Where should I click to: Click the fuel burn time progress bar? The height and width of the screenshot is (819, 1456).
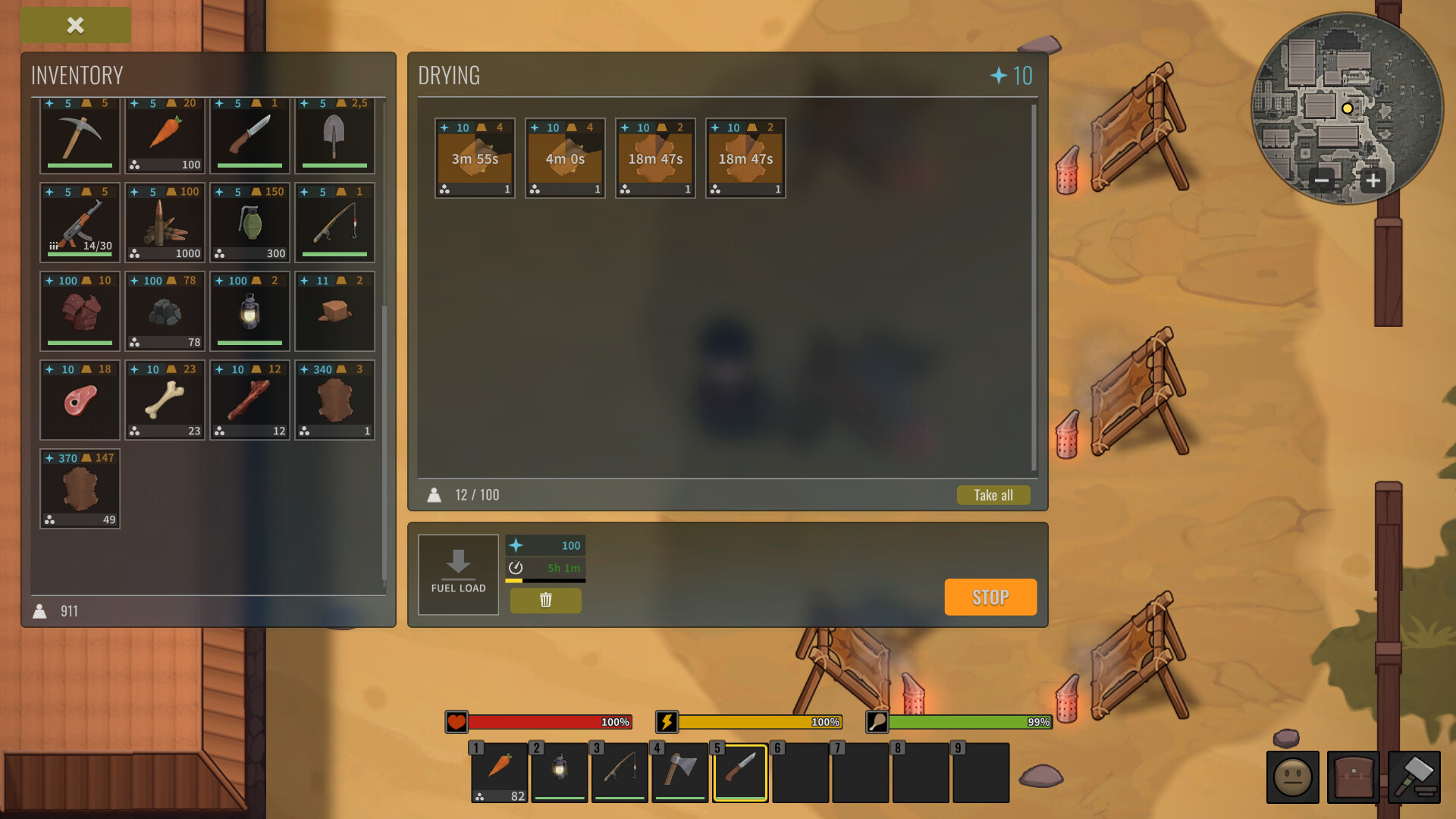click(545, 579)
